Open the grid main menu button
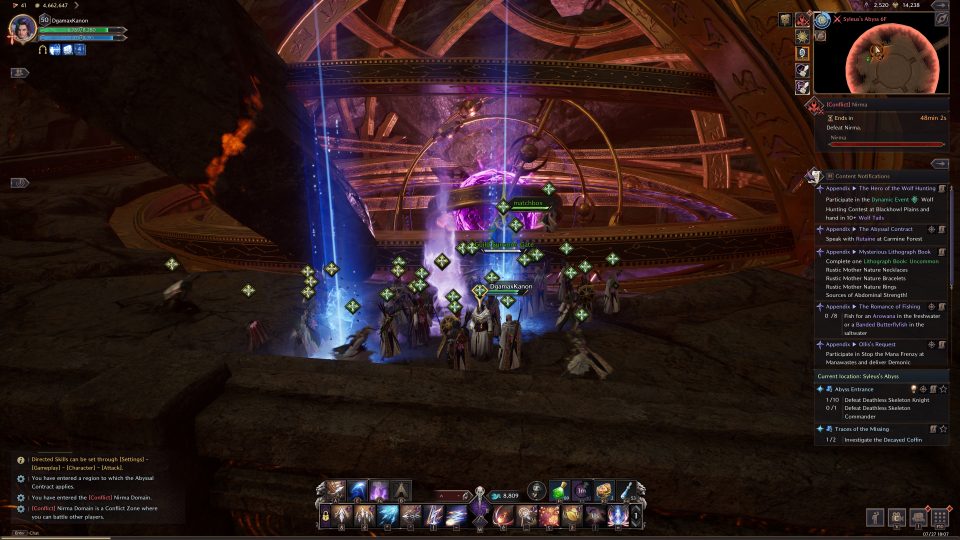This screenshot has height=540, width=960. coord(939,517)
